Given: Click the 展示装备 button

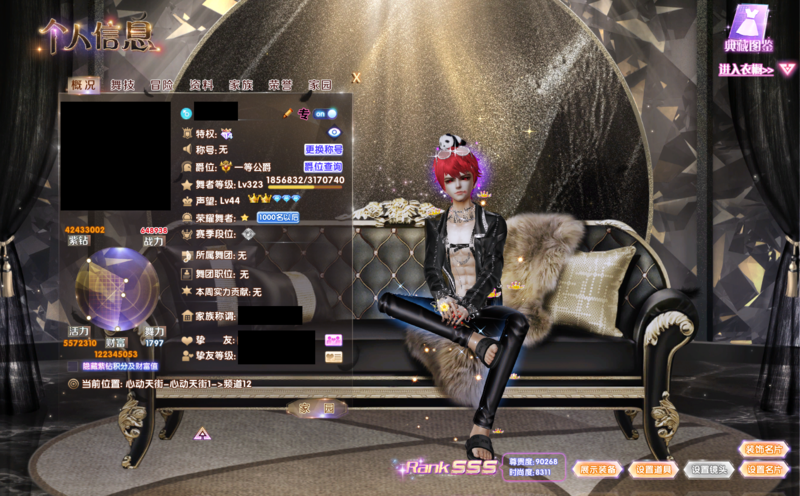Looking at the screenshot, I should pyautogui.click(x=598, y=469).
